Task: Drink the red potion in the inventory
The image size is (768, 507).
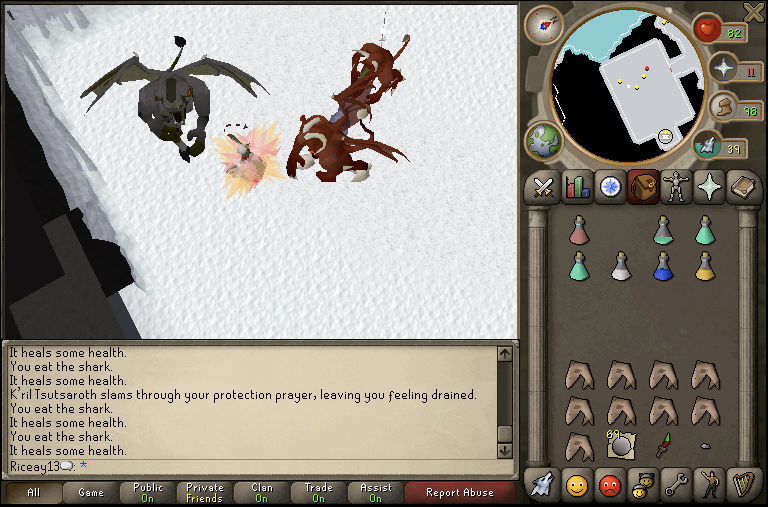Action: click(x=578, y=230)
